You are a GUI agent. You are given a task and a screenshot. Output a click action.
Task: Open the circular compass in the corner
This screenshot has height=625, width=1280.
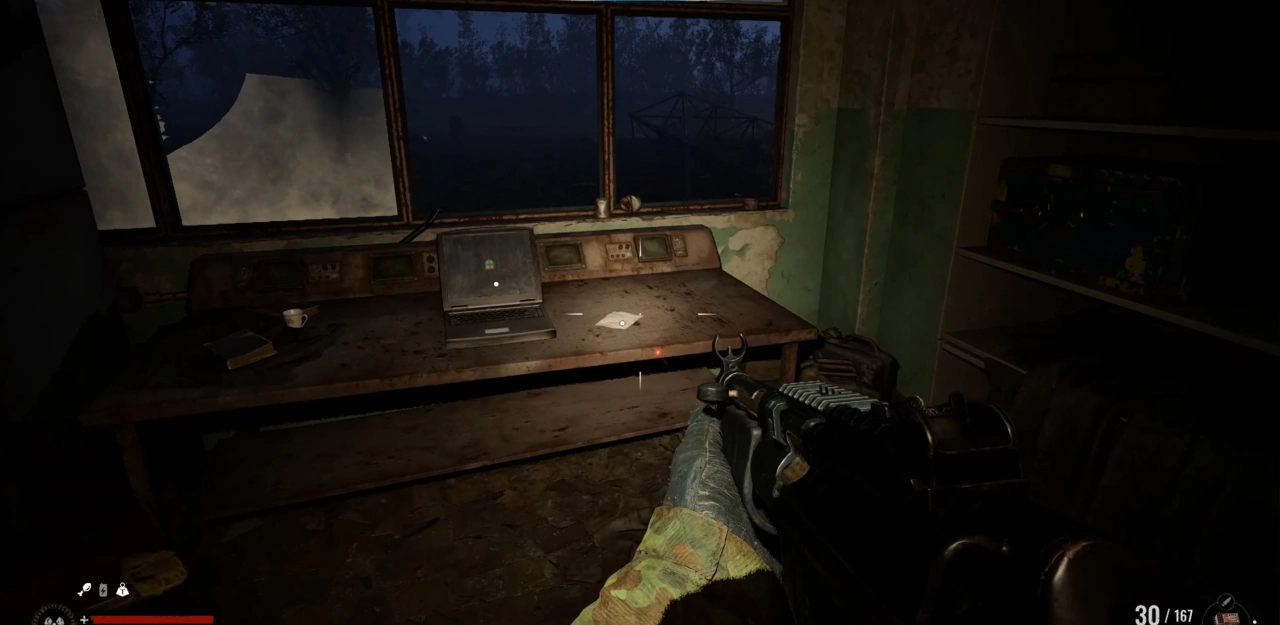click(x=52, y=616)
